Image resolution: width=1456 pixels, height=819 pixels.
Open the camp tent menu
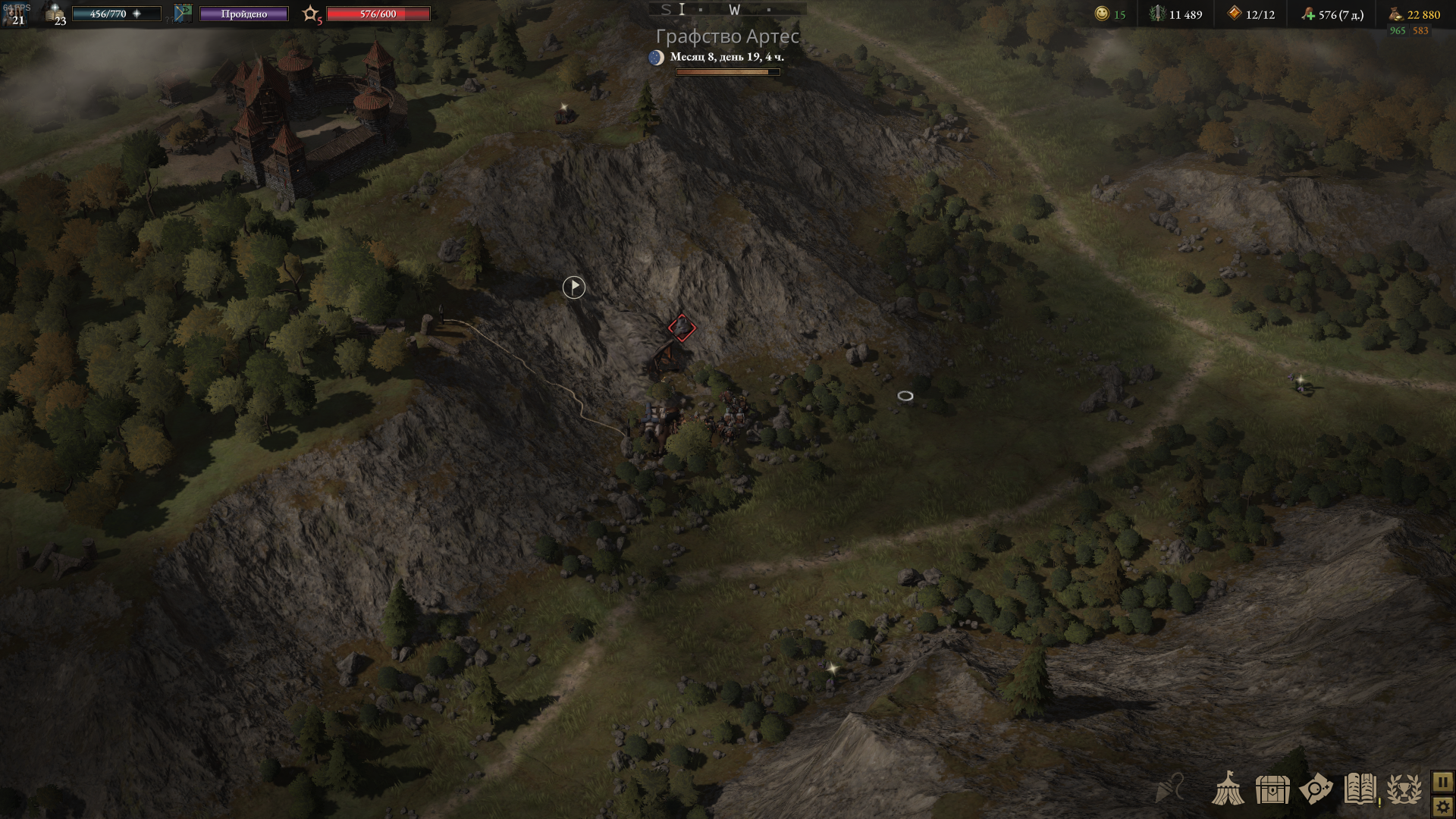coord(1229,789)
